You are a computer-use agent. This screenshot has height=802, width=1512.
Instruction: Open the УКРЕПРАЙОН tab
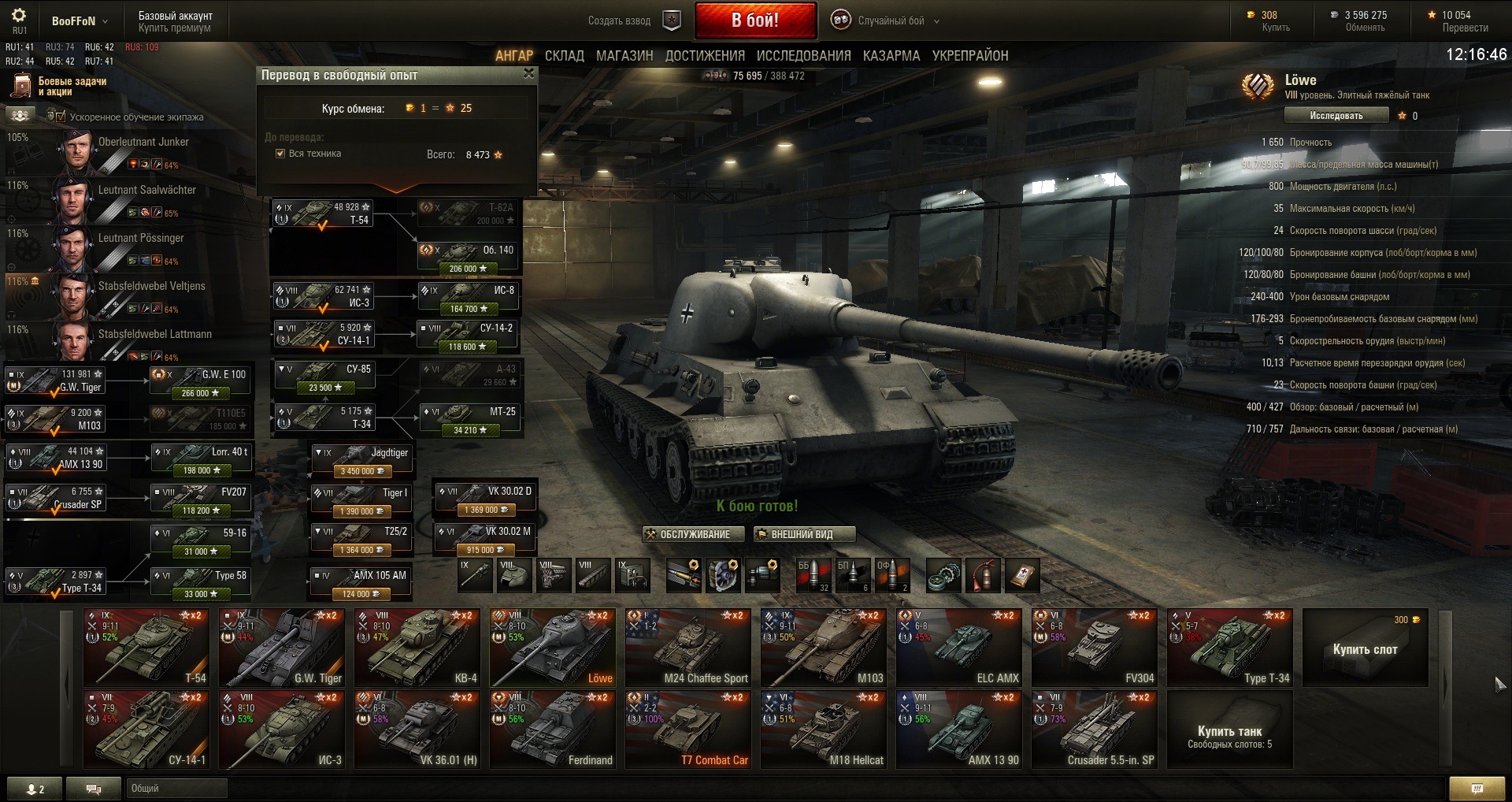969,56
